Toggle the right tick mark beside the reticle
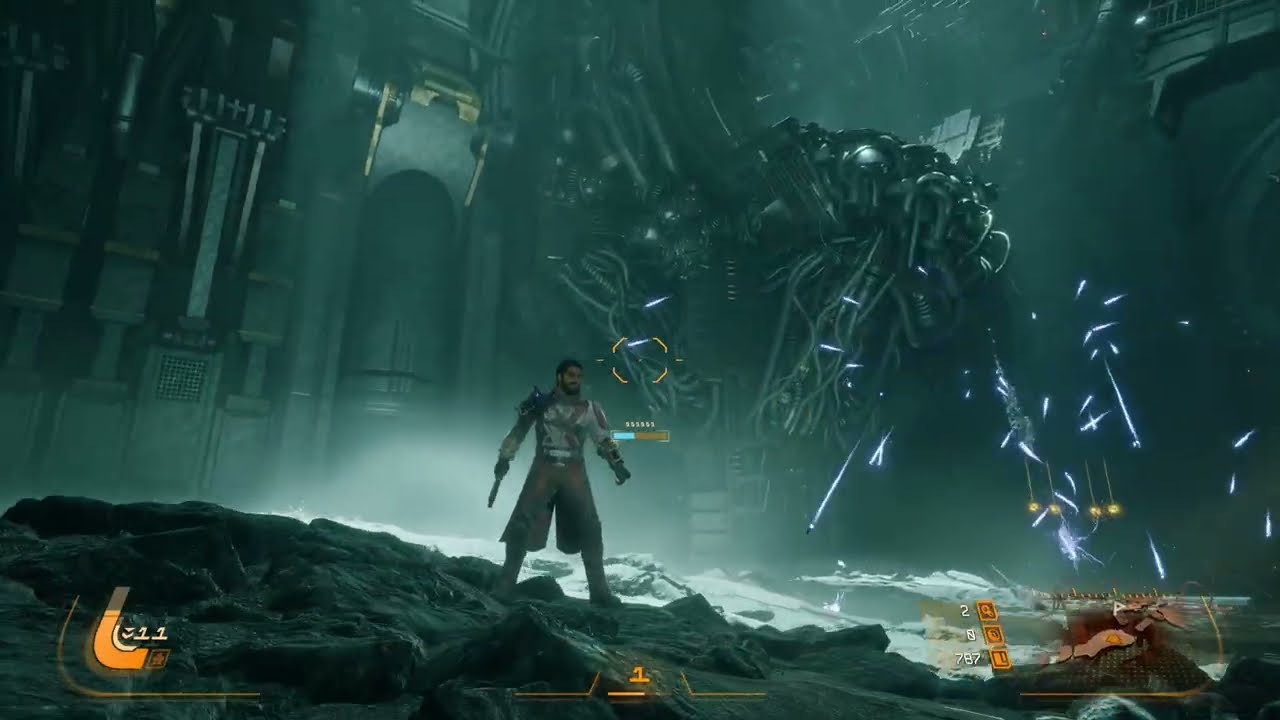This screenshot has width=1280, height=720. click(x=679, y=359)
